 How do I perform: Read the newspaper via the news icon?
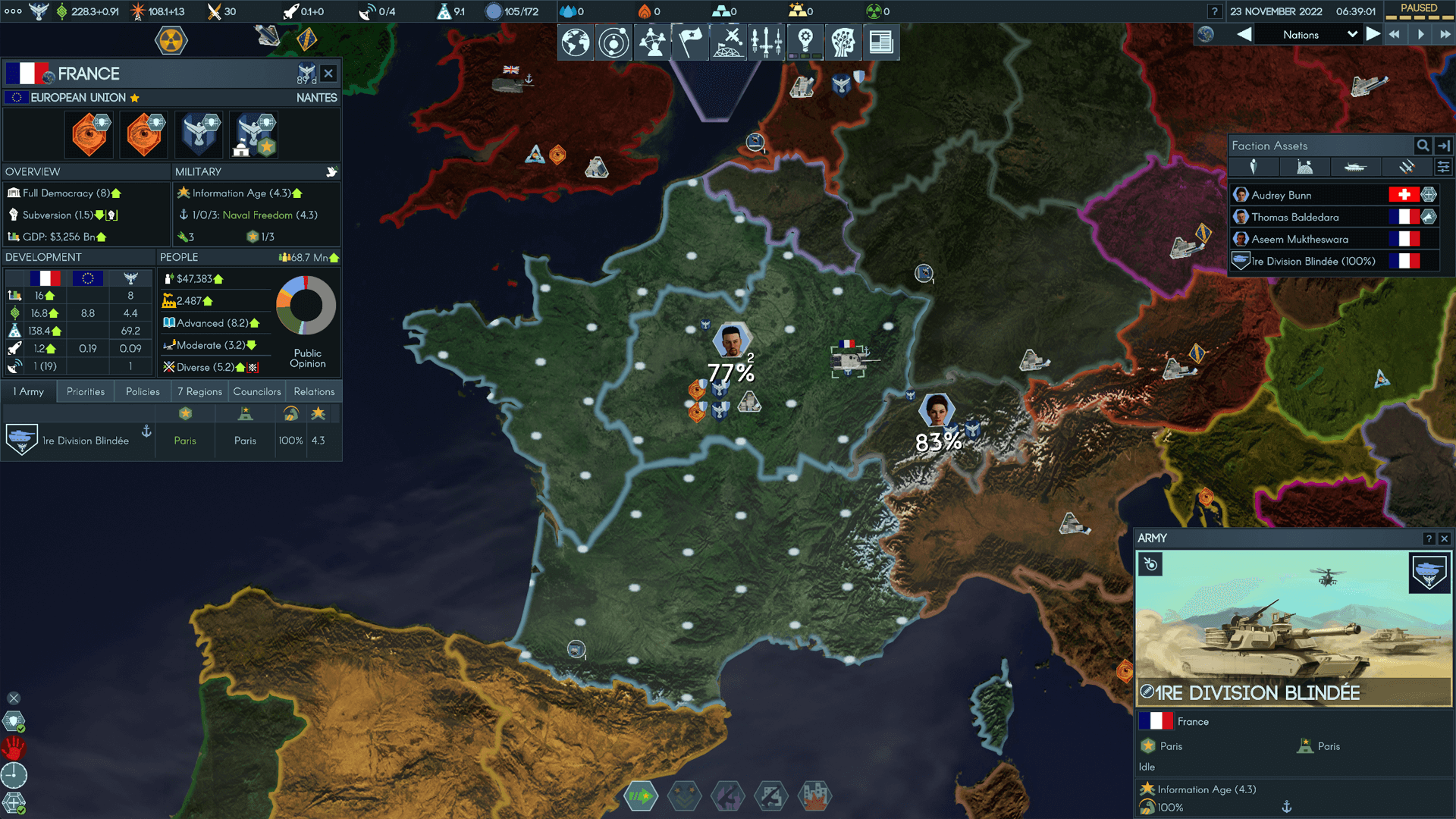(x=880, y=42)
